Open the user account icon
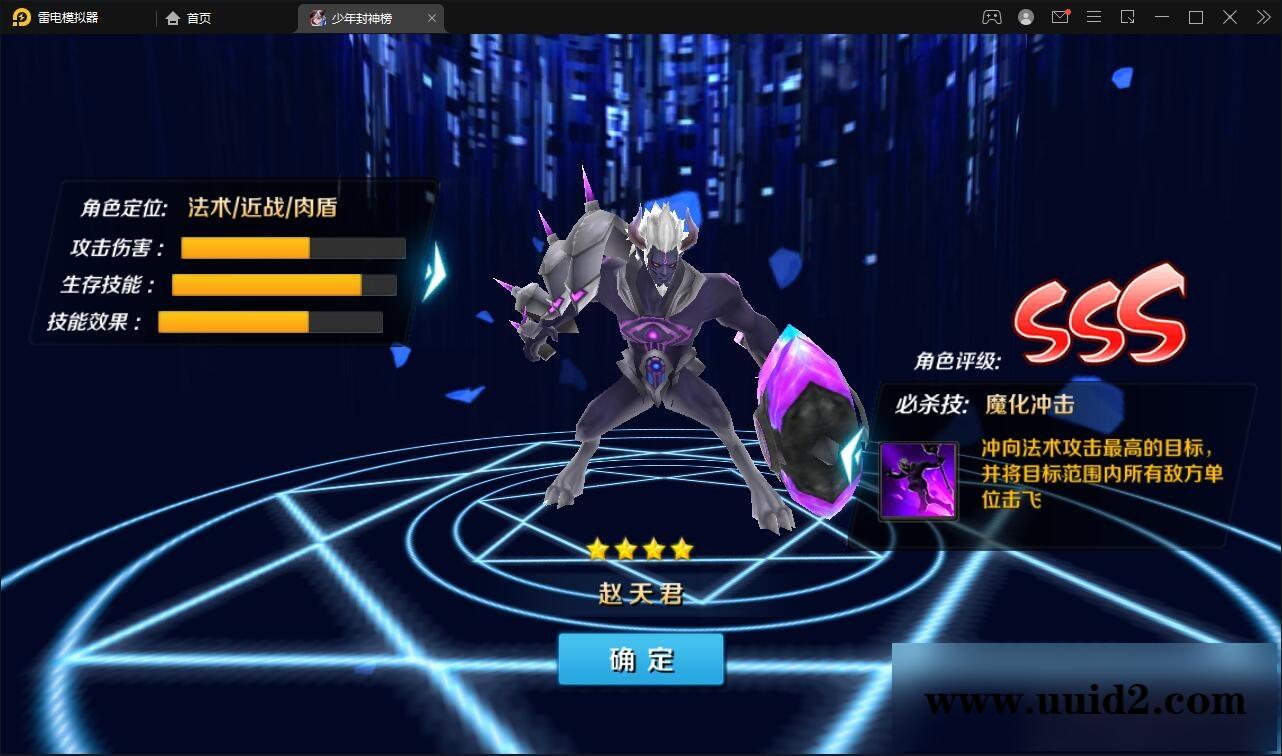Image resolution: width=1282 pixels, height=756 pixels. [x=1025, y=17]
